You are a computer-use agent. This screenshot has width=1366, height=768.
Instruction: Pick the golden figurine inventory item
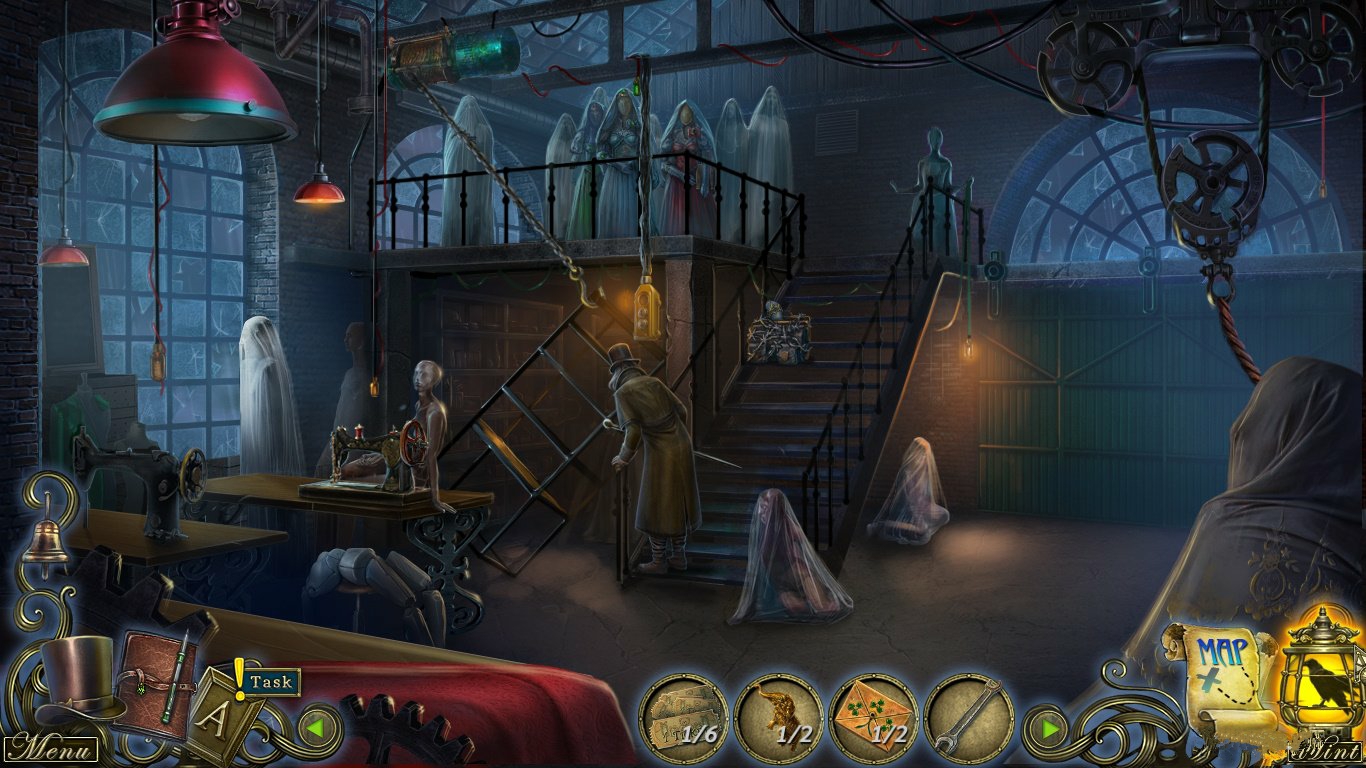778,717
